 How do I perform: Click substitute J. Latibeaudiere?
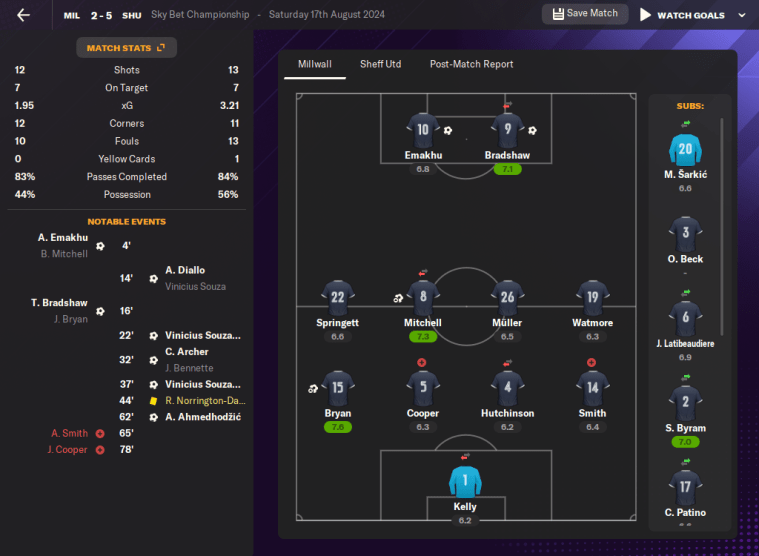pyautogui.click(x=685, y=320)
